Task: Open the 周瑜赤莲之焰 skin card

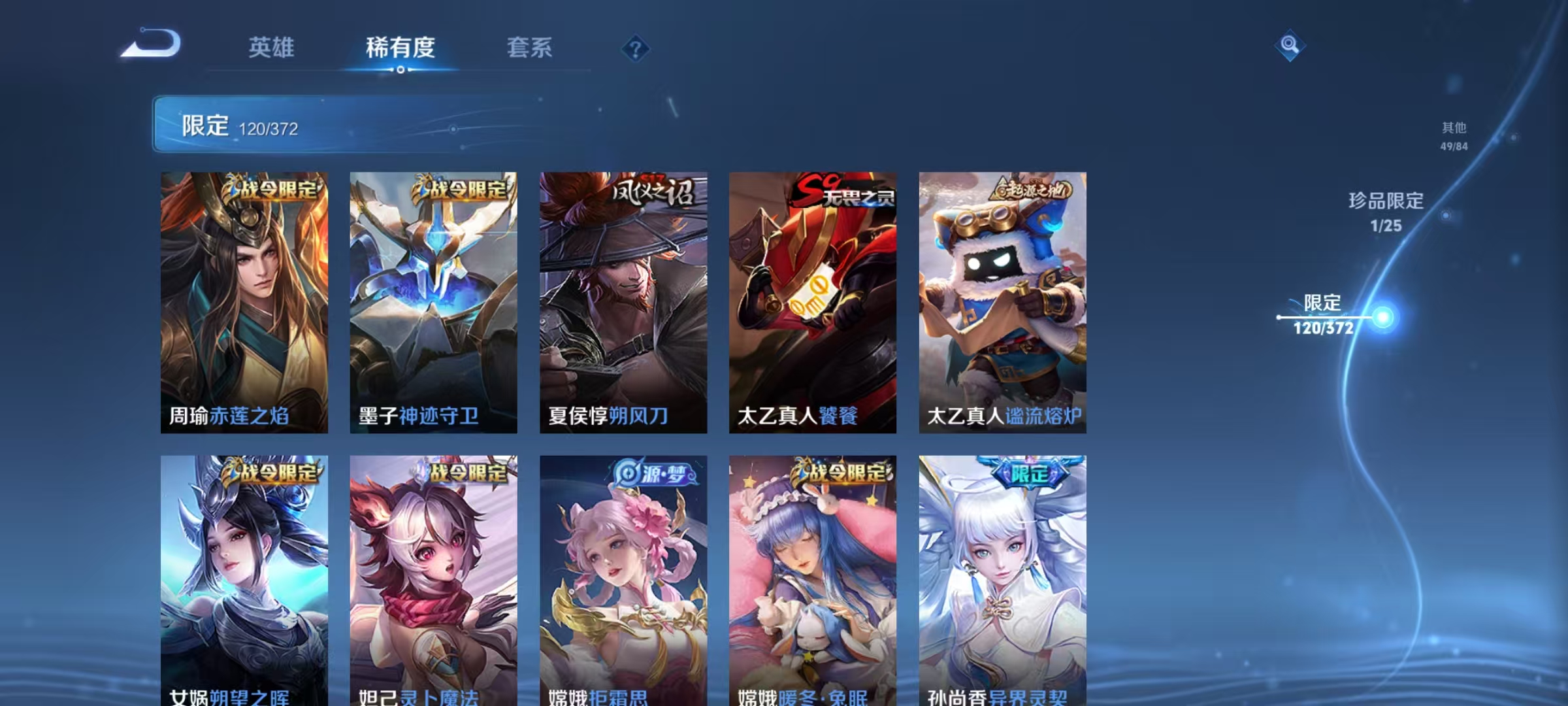Action: click(x=244, y=301)
